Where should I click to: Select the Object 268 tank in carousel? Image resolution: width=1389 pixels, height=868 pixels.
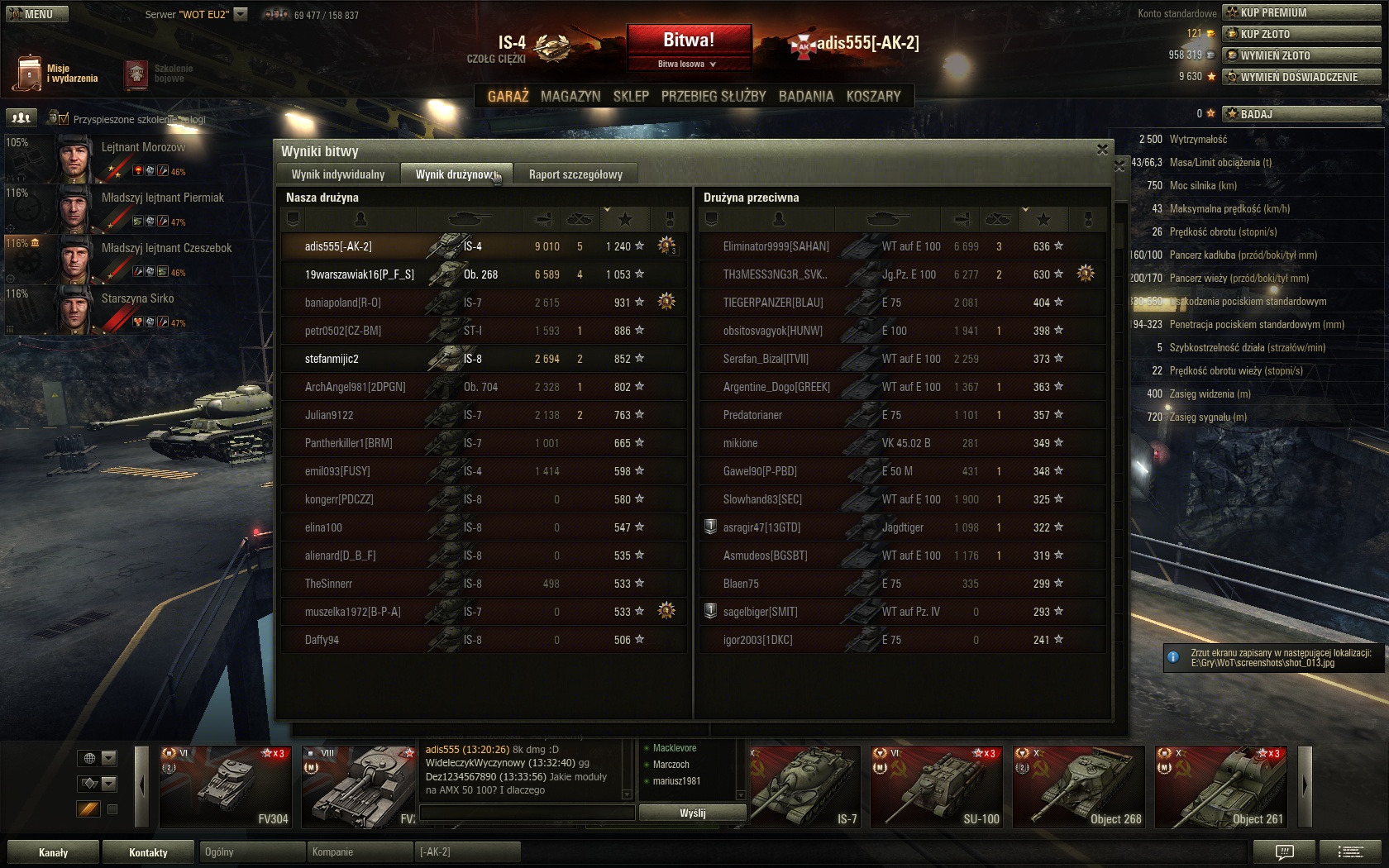pos(1079,787)
